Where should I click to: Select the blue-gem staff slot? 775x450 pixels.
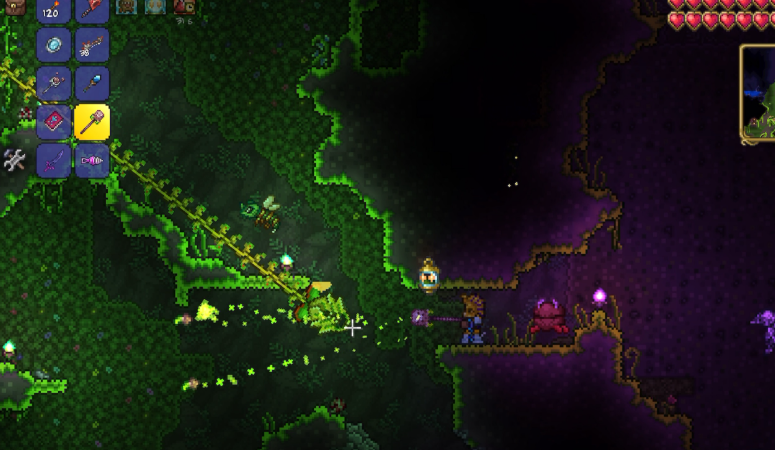tap(91, 84)
